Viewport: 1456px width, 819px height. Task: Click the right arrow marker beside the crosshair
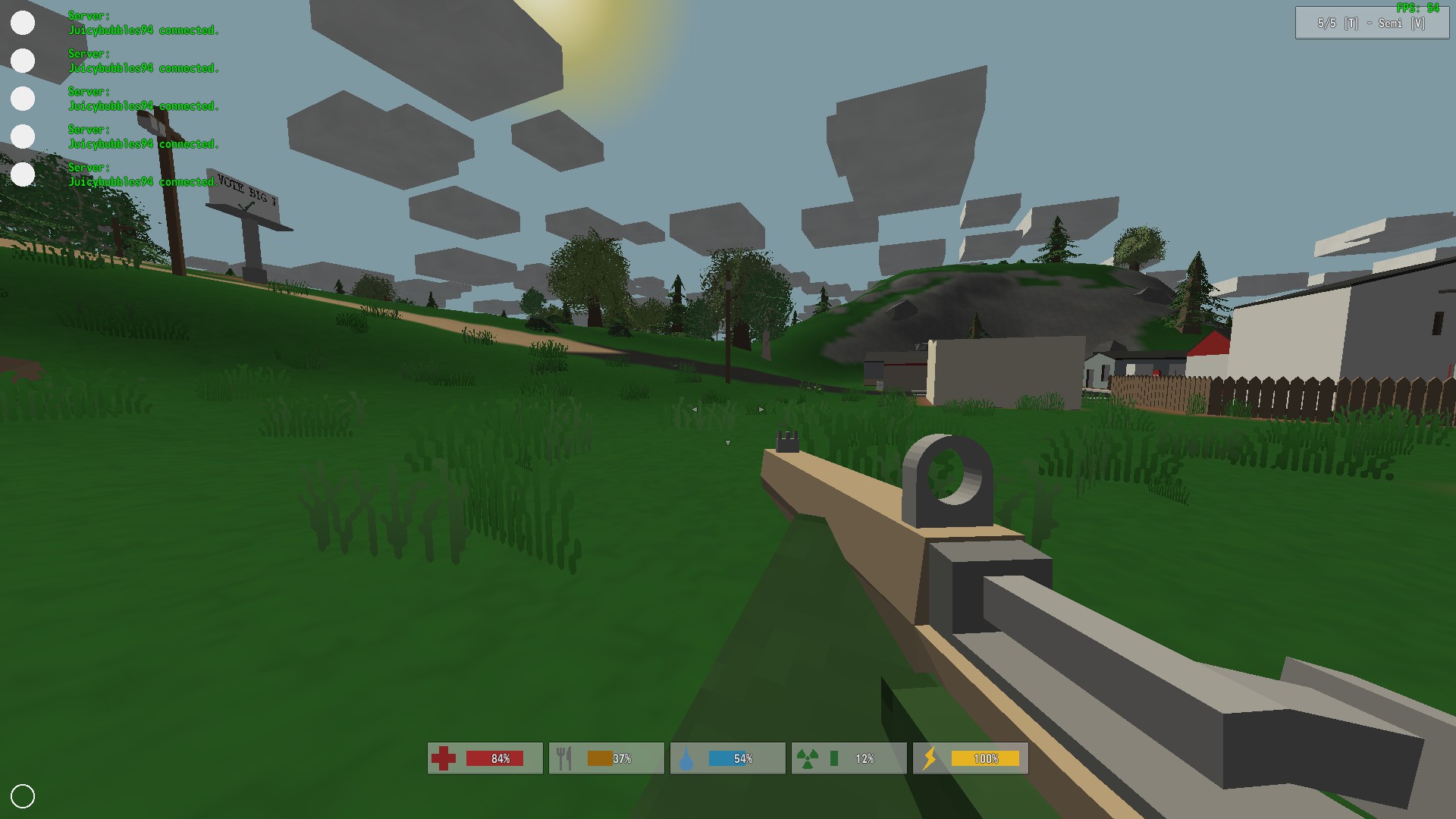coord(761,409)
